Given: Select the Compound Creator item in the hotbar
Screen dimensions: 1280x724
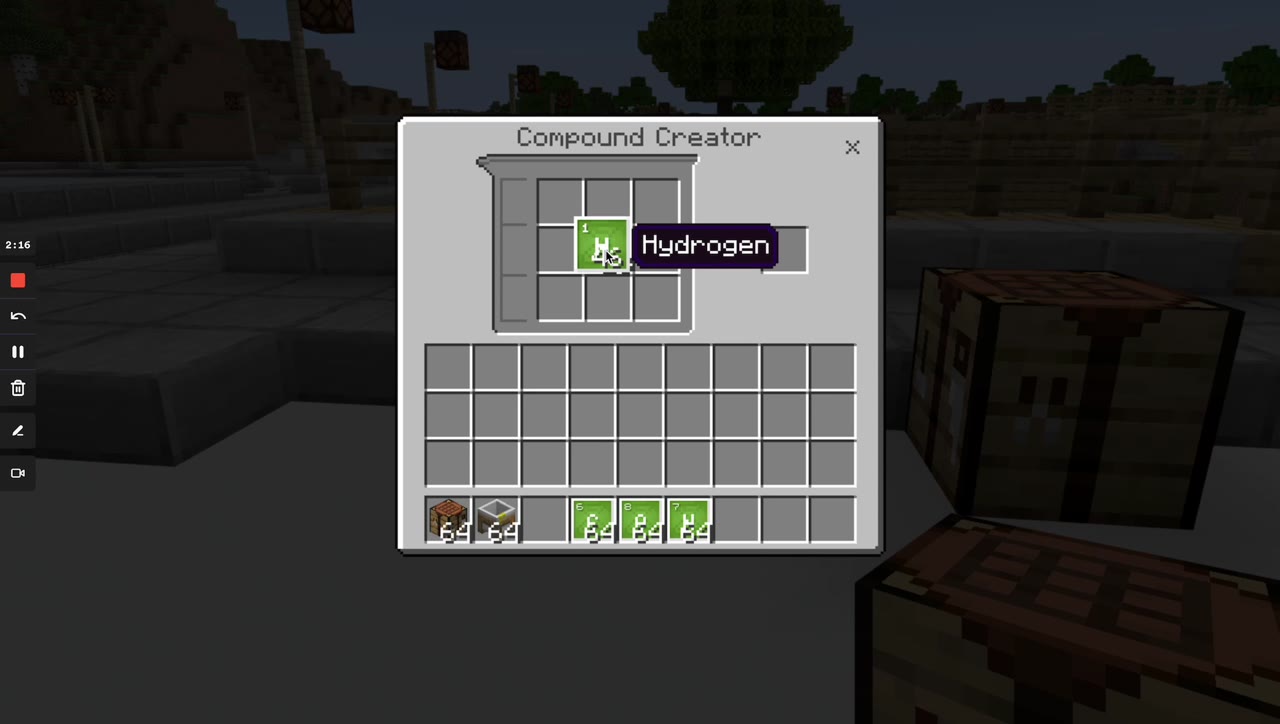Looking at the screenshot, I should (x=496, y=519).
